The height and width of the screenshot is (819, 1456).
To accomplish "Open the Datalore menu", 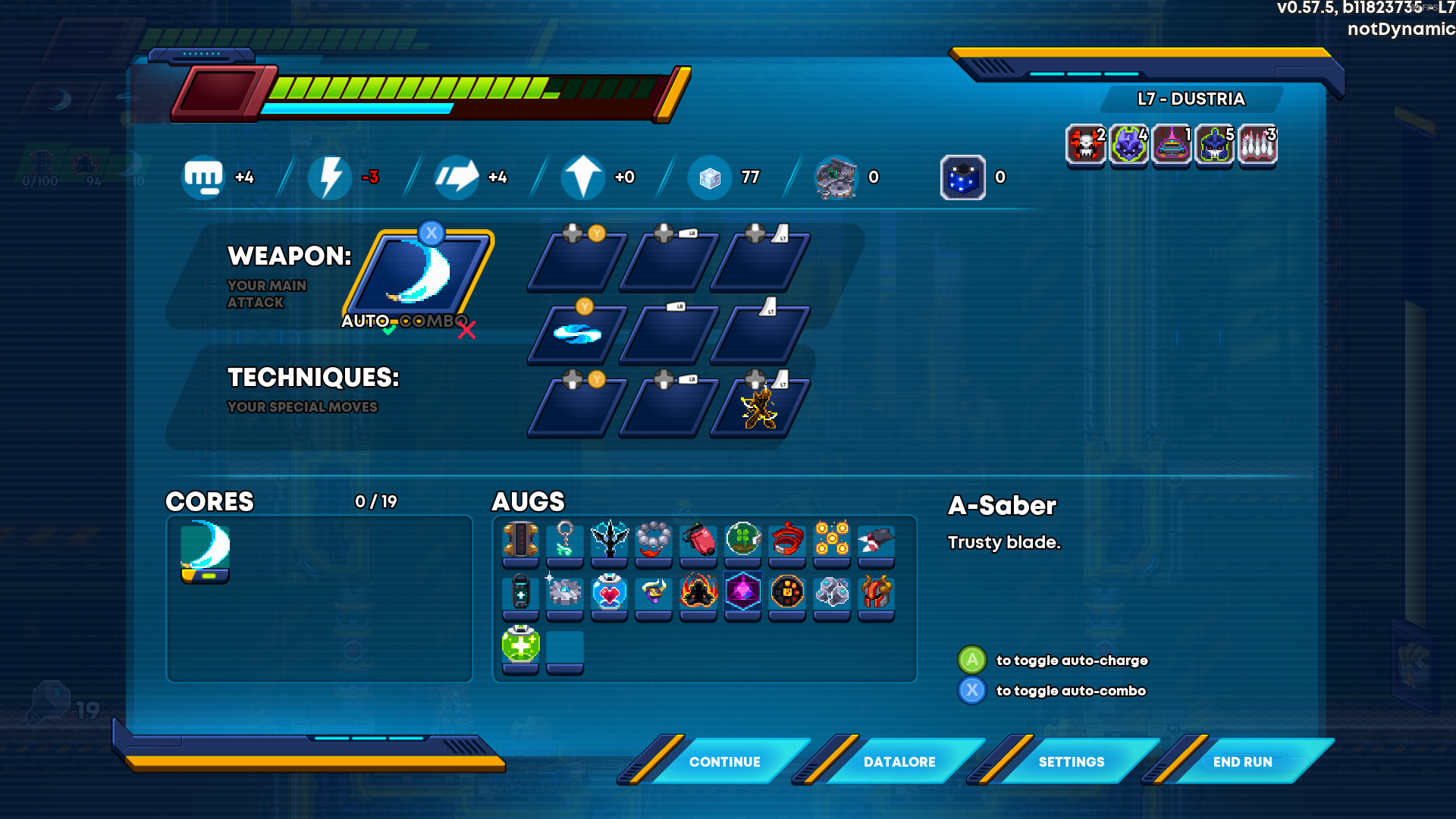I will click(899, 761).
